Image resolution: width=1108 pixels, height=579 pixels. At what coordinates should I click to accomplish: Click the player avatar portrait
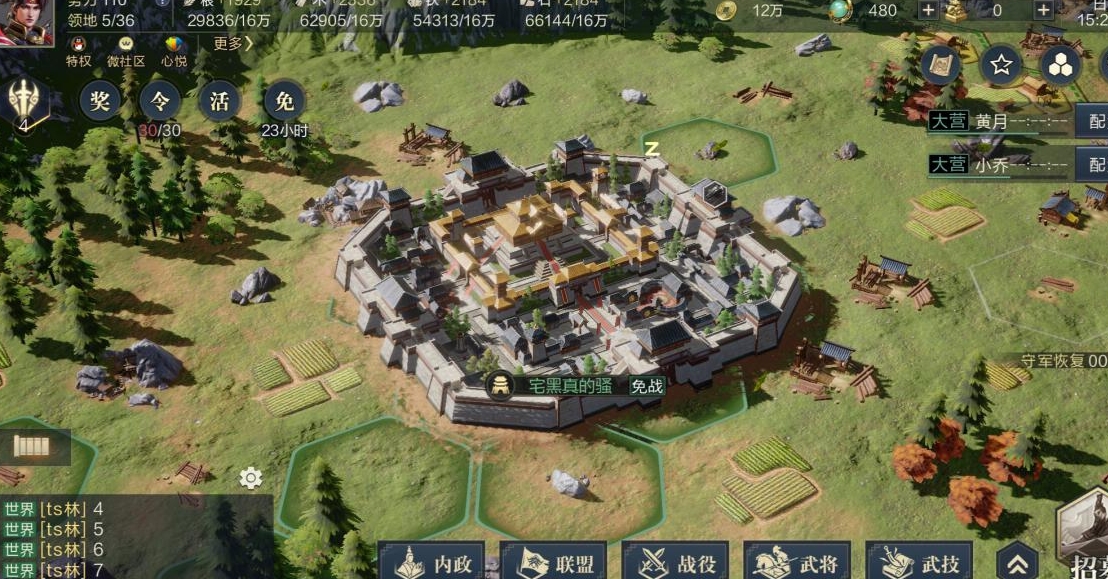(27, 22)
